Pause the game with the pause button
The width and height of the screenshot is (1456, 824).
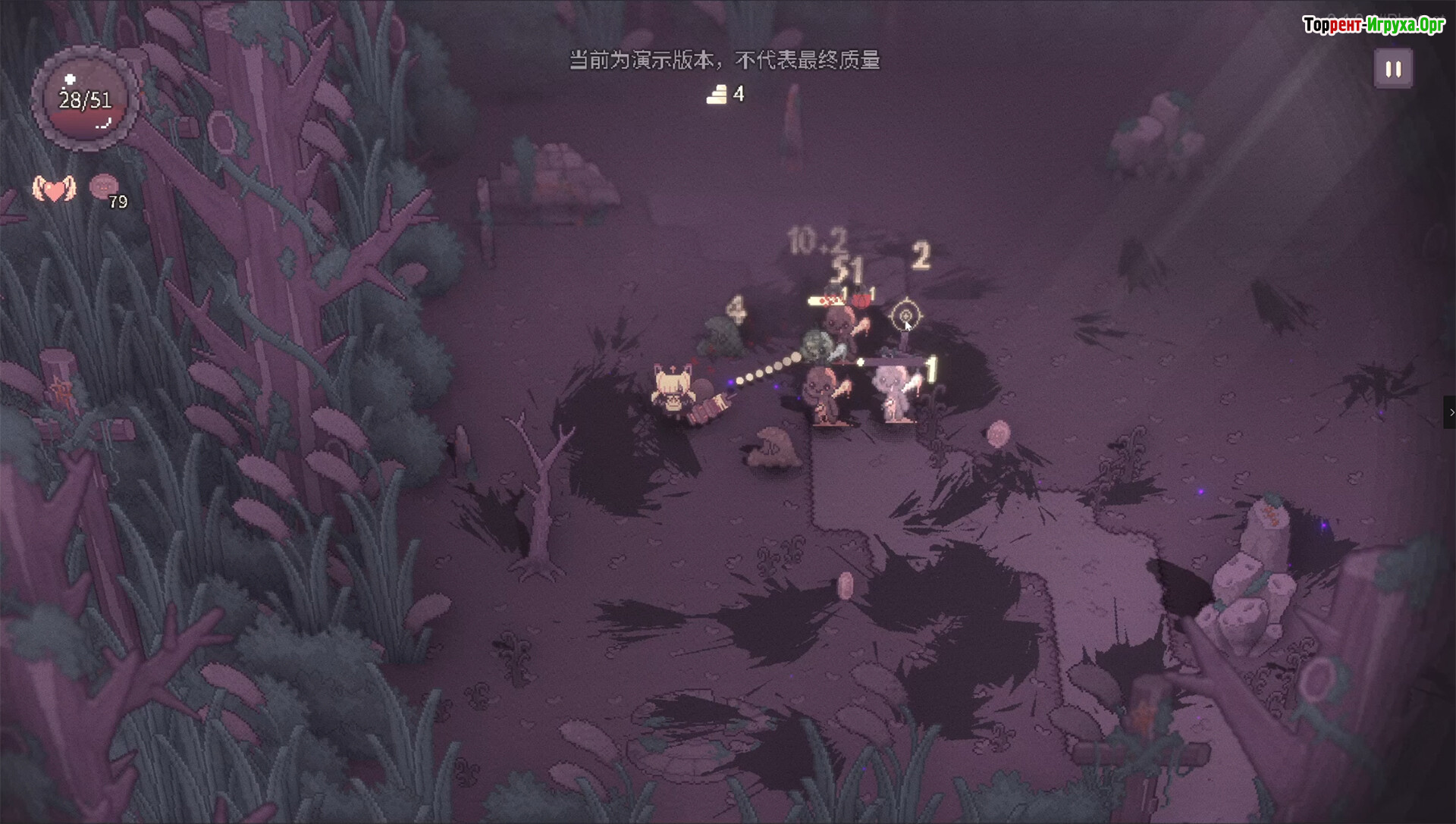coord(1393,69)
